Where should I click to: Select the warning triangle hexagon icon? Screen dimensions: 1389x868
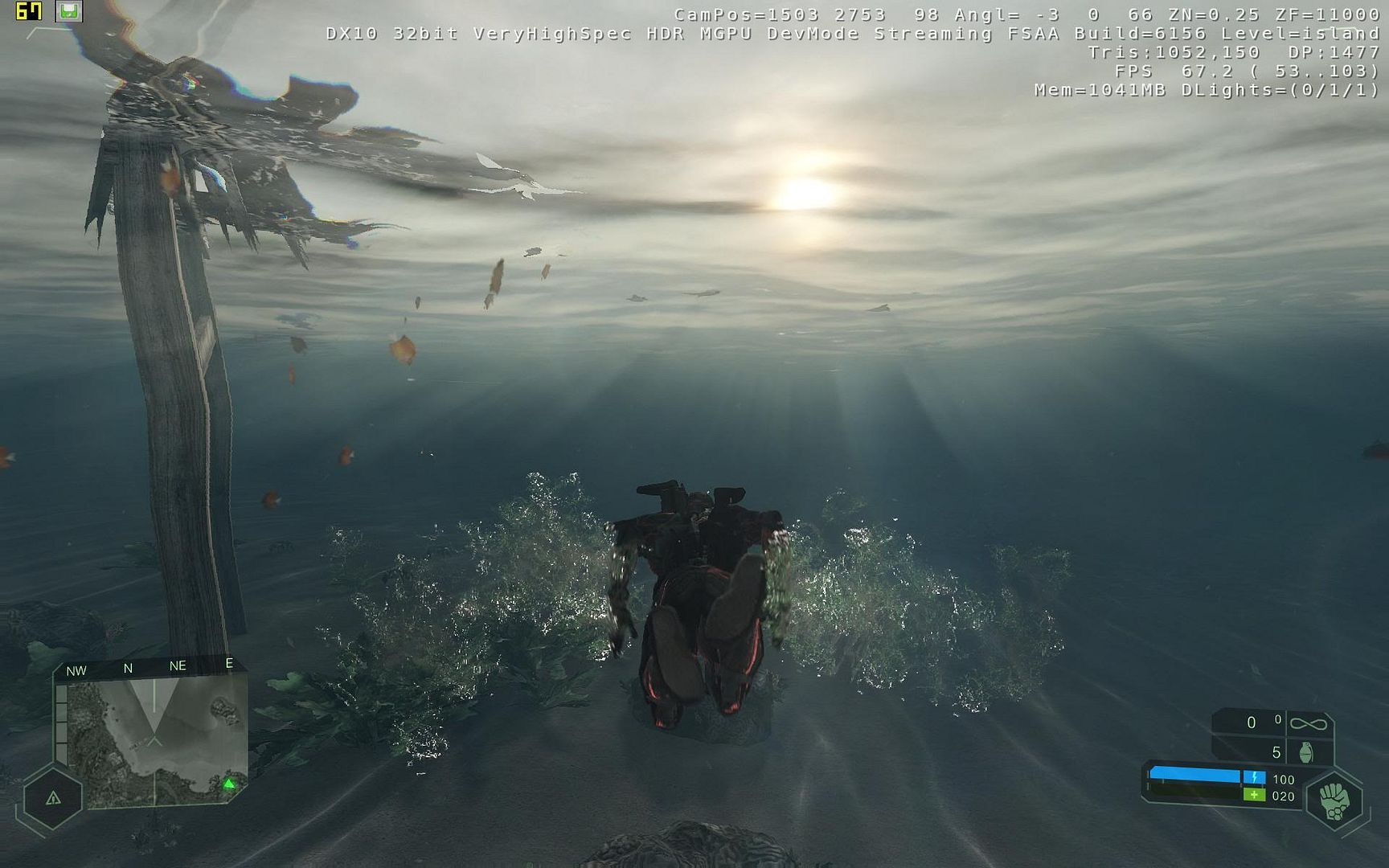coord(53,798)
